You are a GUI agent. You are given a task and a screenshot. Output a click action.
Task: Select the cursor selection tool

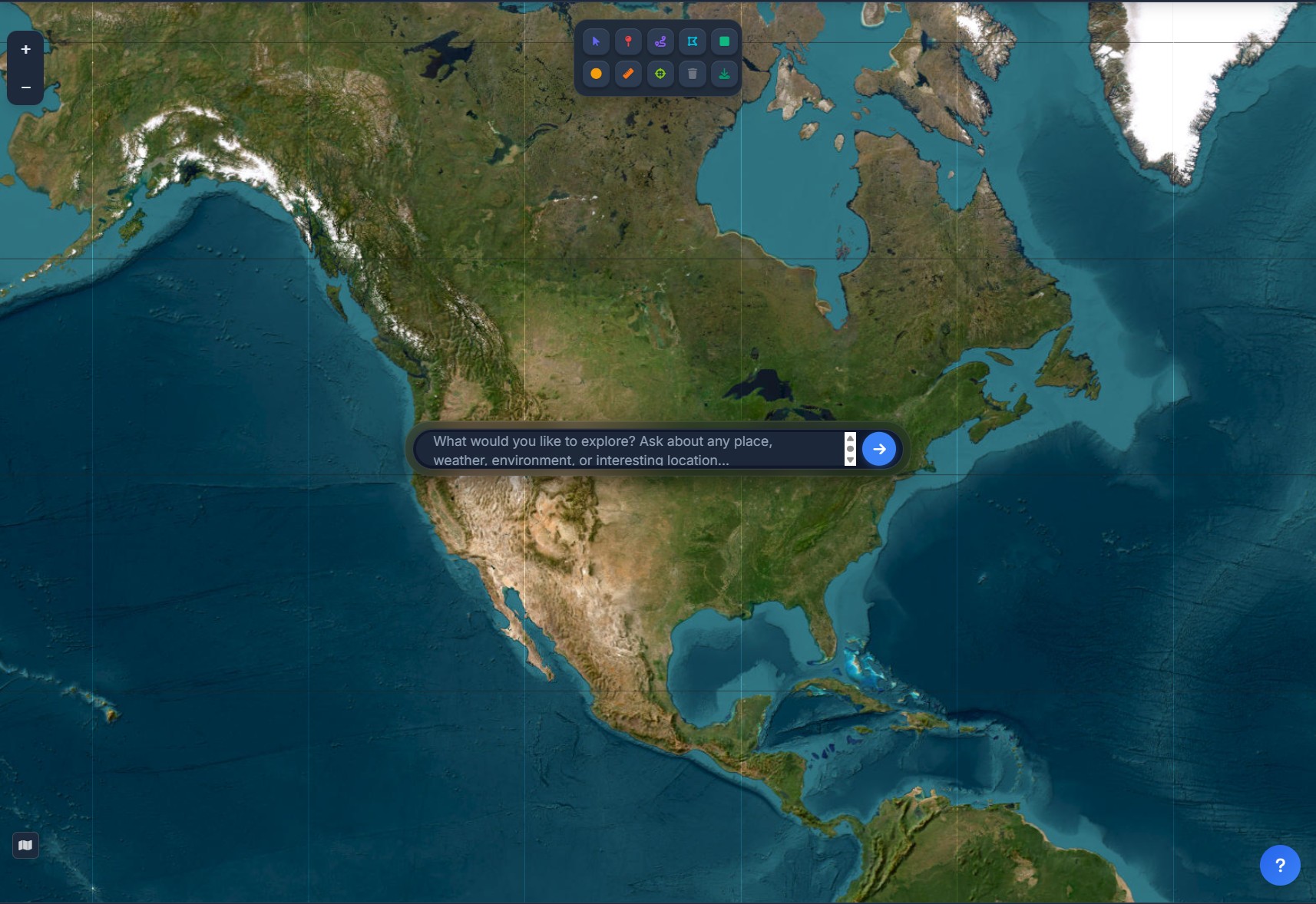point(597,41)
